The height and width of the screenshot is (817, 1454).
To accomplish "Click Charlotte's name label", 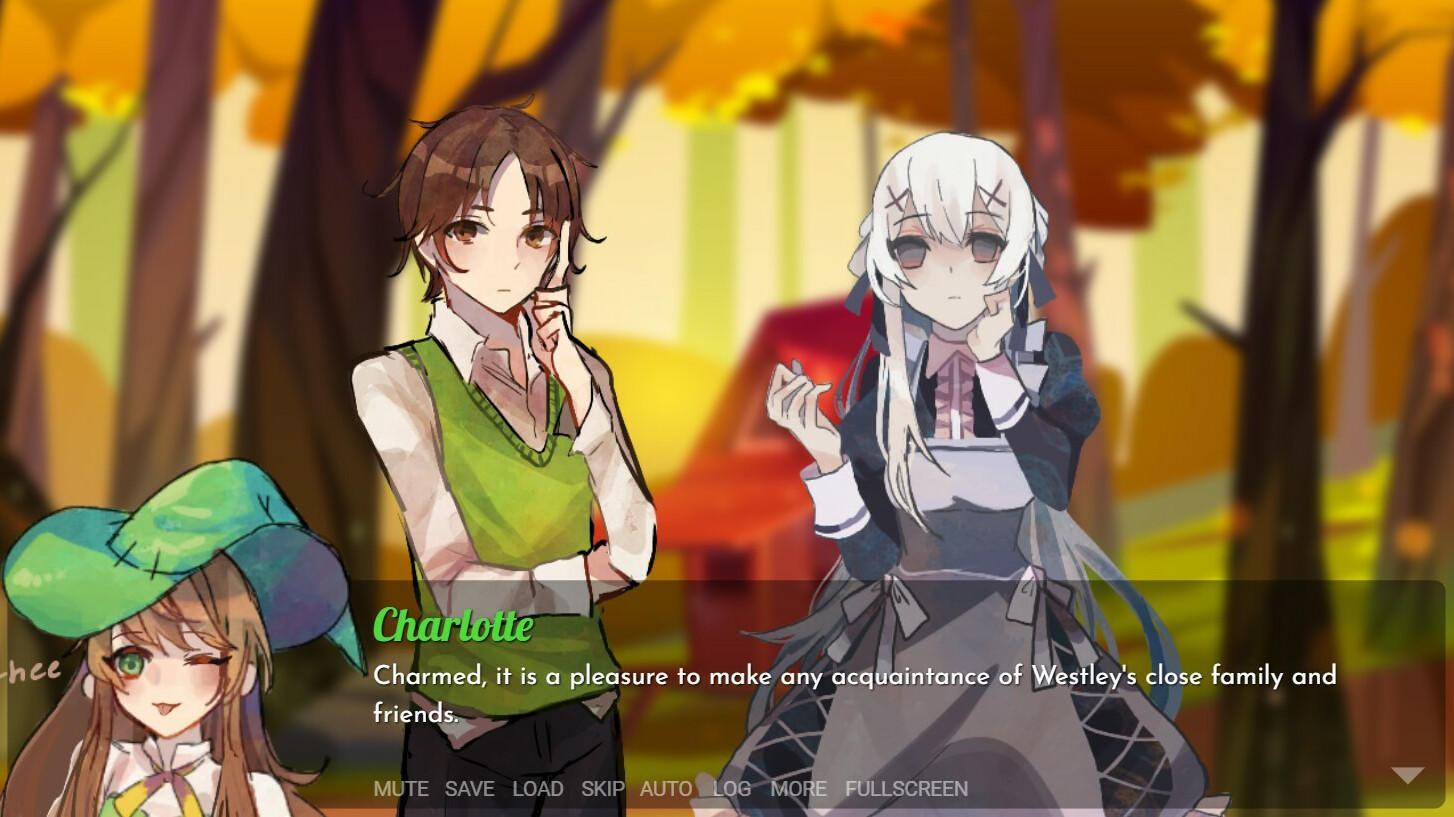I will click(452, 626).
